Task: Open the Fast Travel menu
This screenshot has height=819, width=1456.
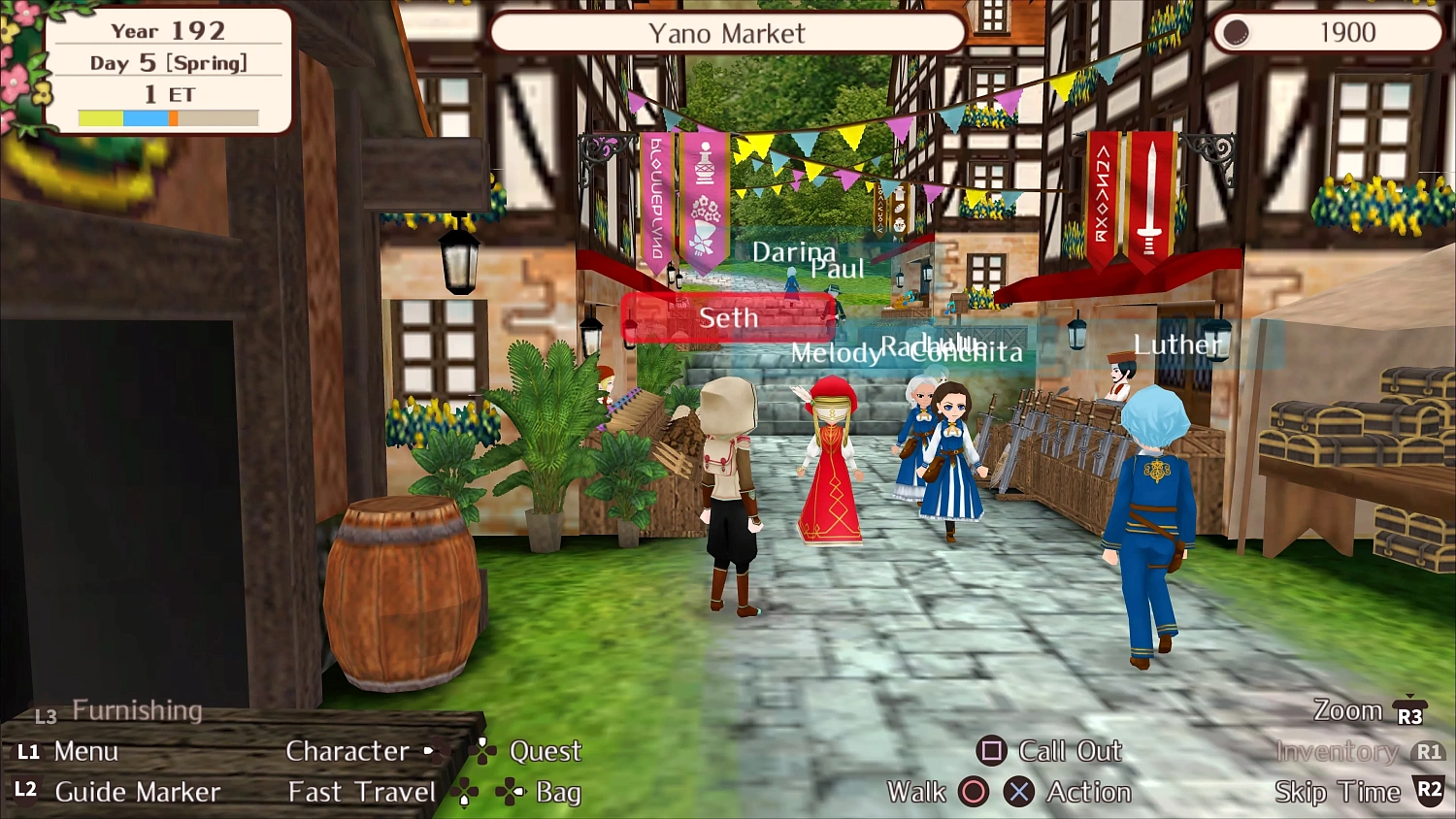Action: click(360, 792)
